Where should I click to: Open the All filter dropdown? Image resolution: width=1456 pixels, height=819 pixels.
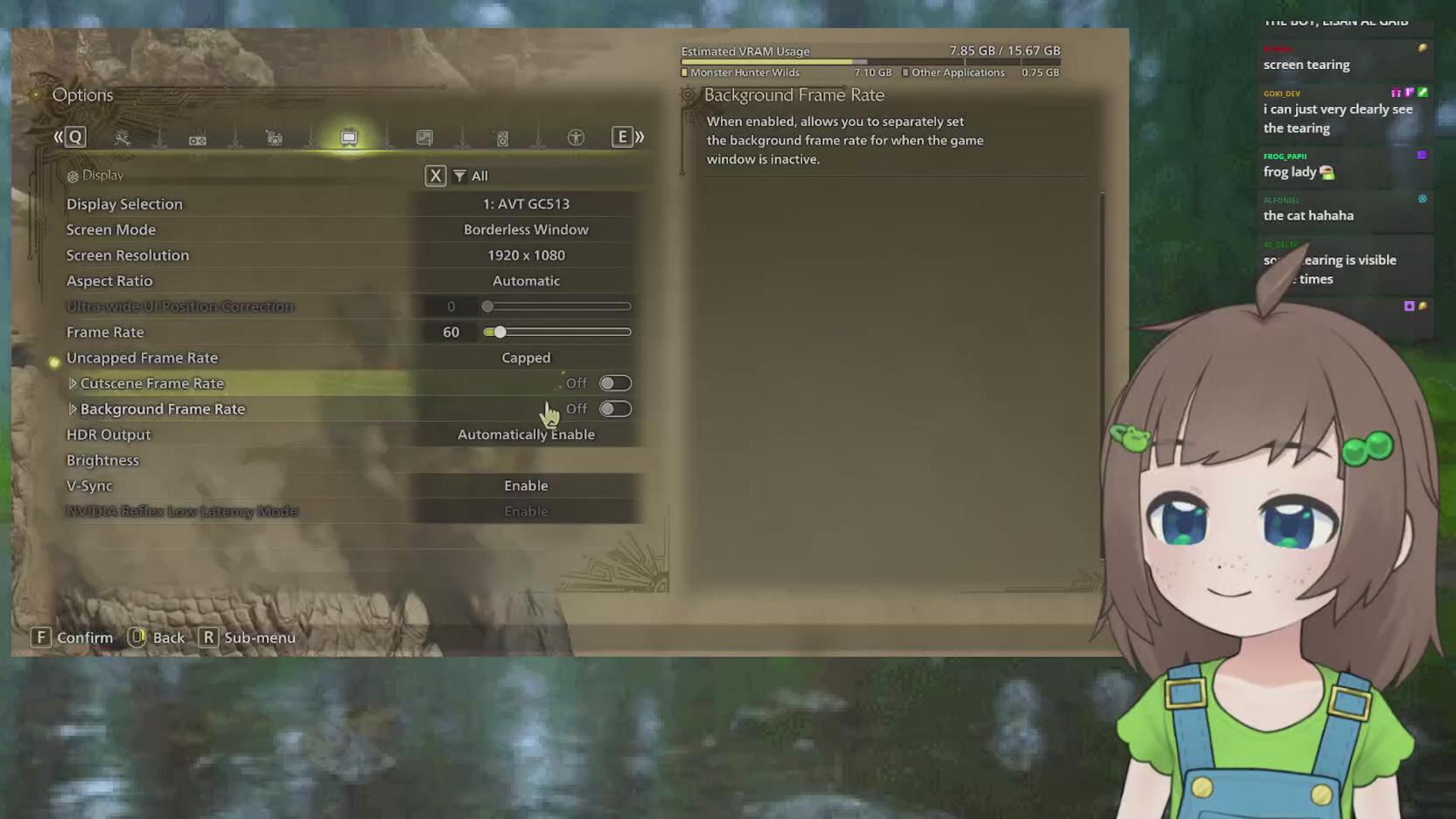tap(470, 175)
